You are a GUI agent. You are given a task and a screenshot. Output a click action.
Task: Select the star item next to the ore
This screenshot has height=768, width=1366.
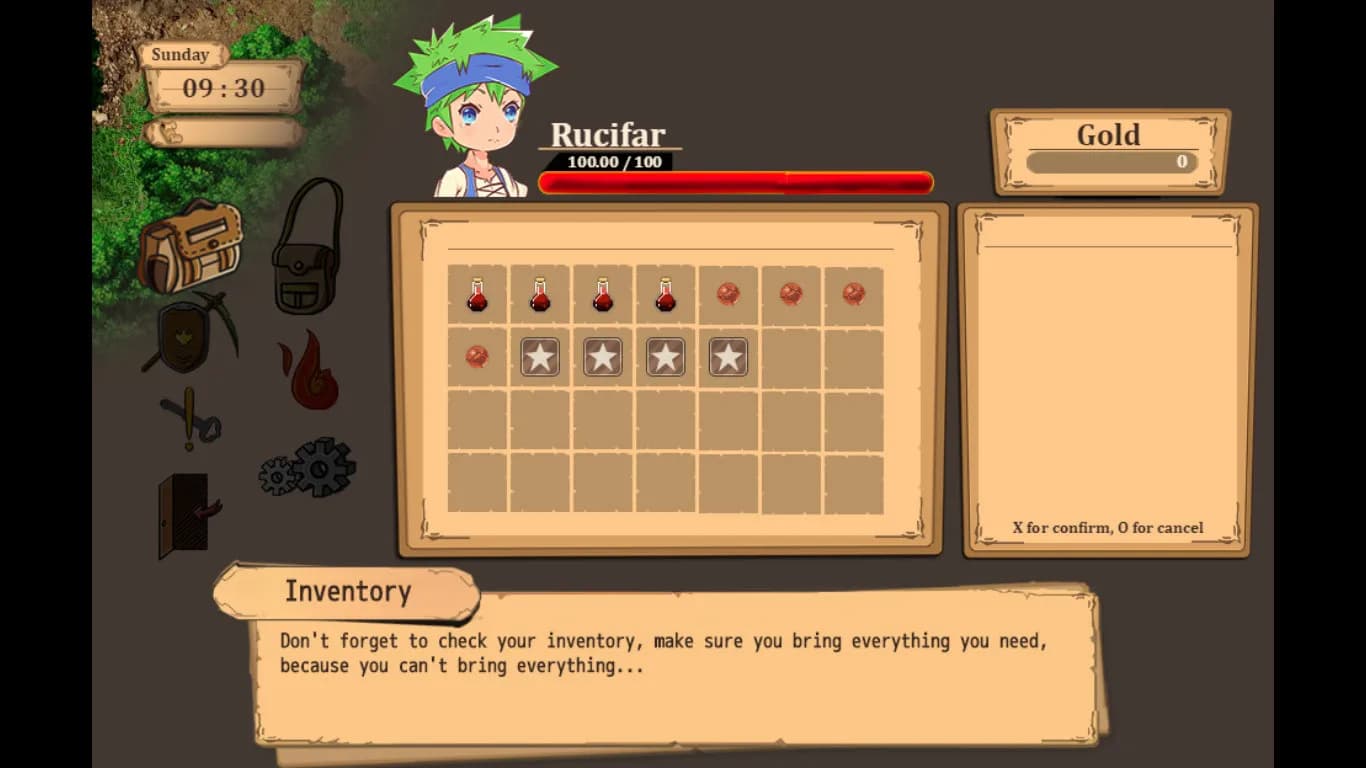540,356
